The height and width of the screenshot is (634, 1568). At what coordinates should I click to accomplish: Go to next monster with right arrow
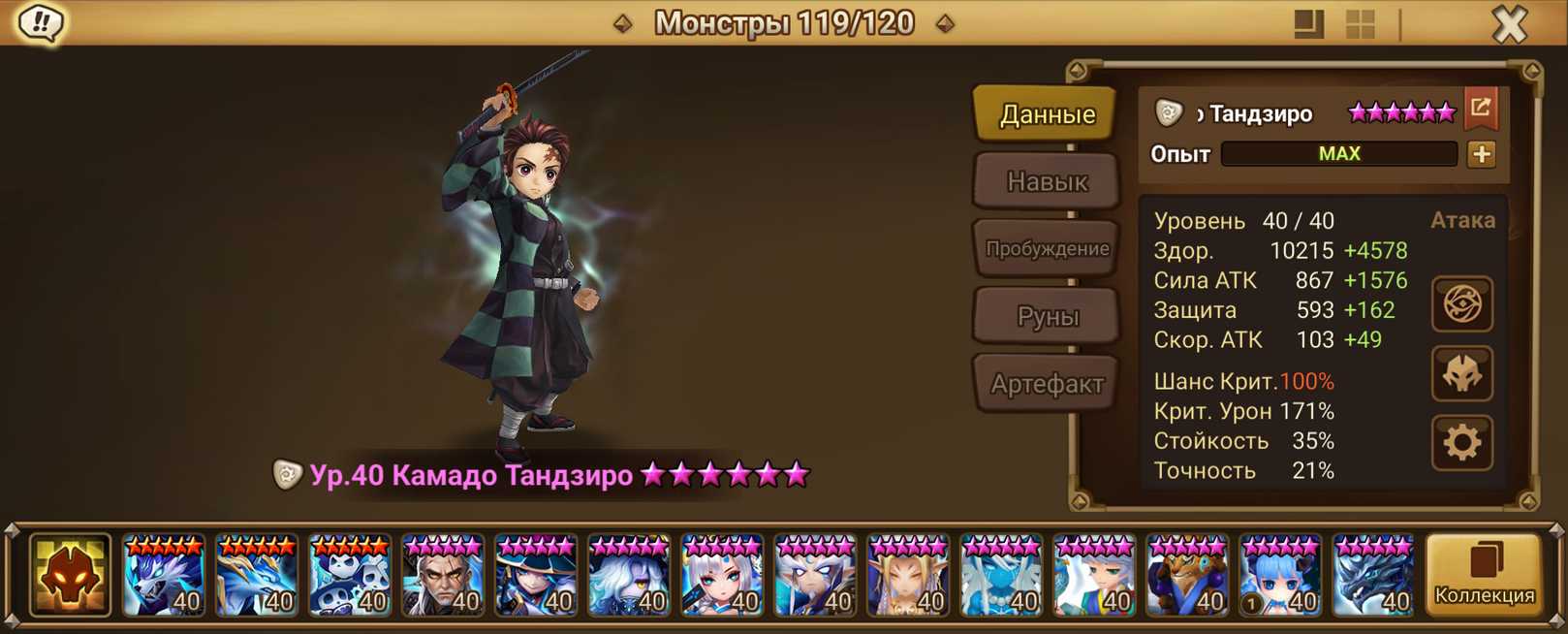pos(945,23)
